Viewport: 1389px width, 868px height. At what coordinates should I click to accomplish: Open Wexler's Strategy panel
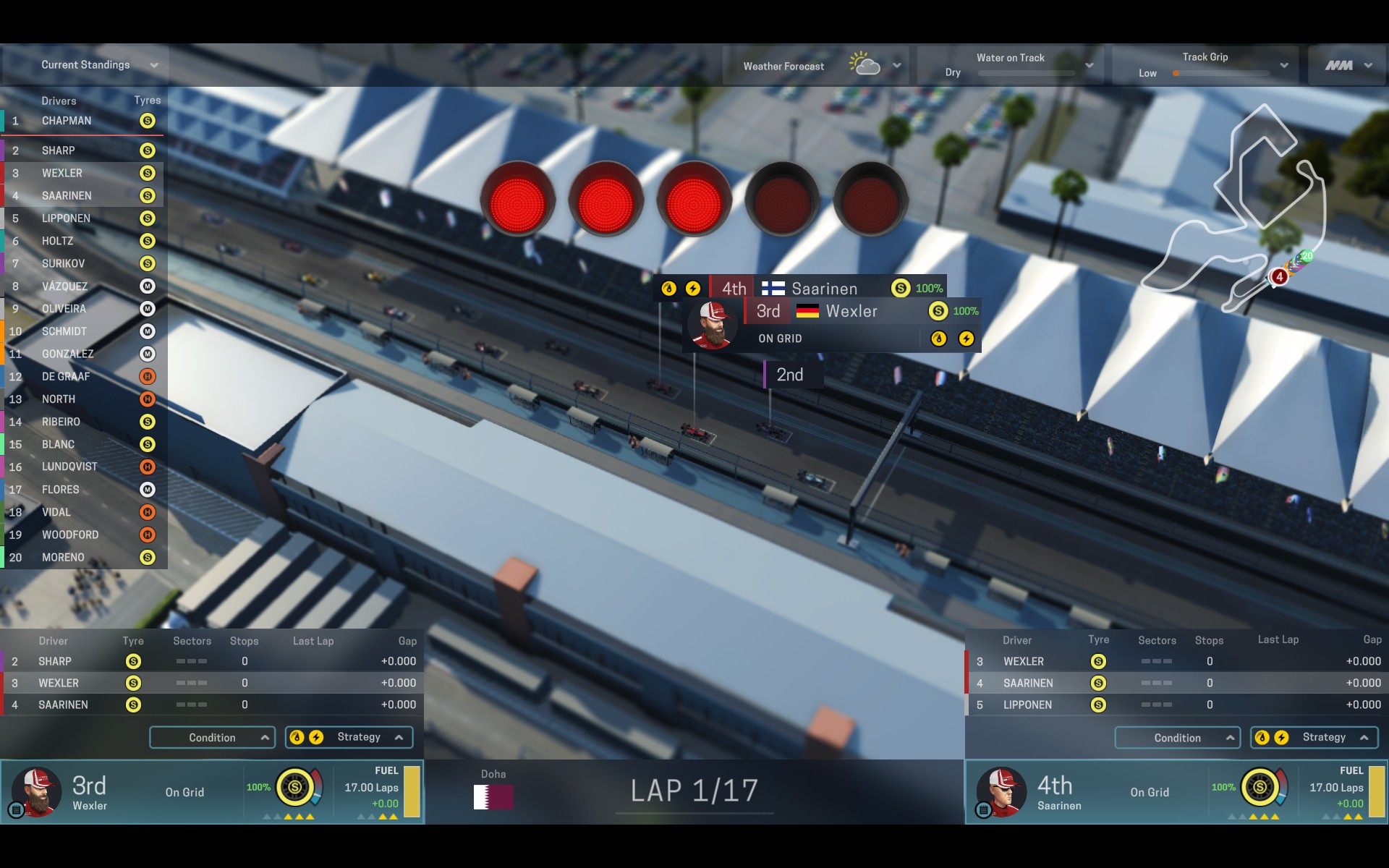click(349, 737)
